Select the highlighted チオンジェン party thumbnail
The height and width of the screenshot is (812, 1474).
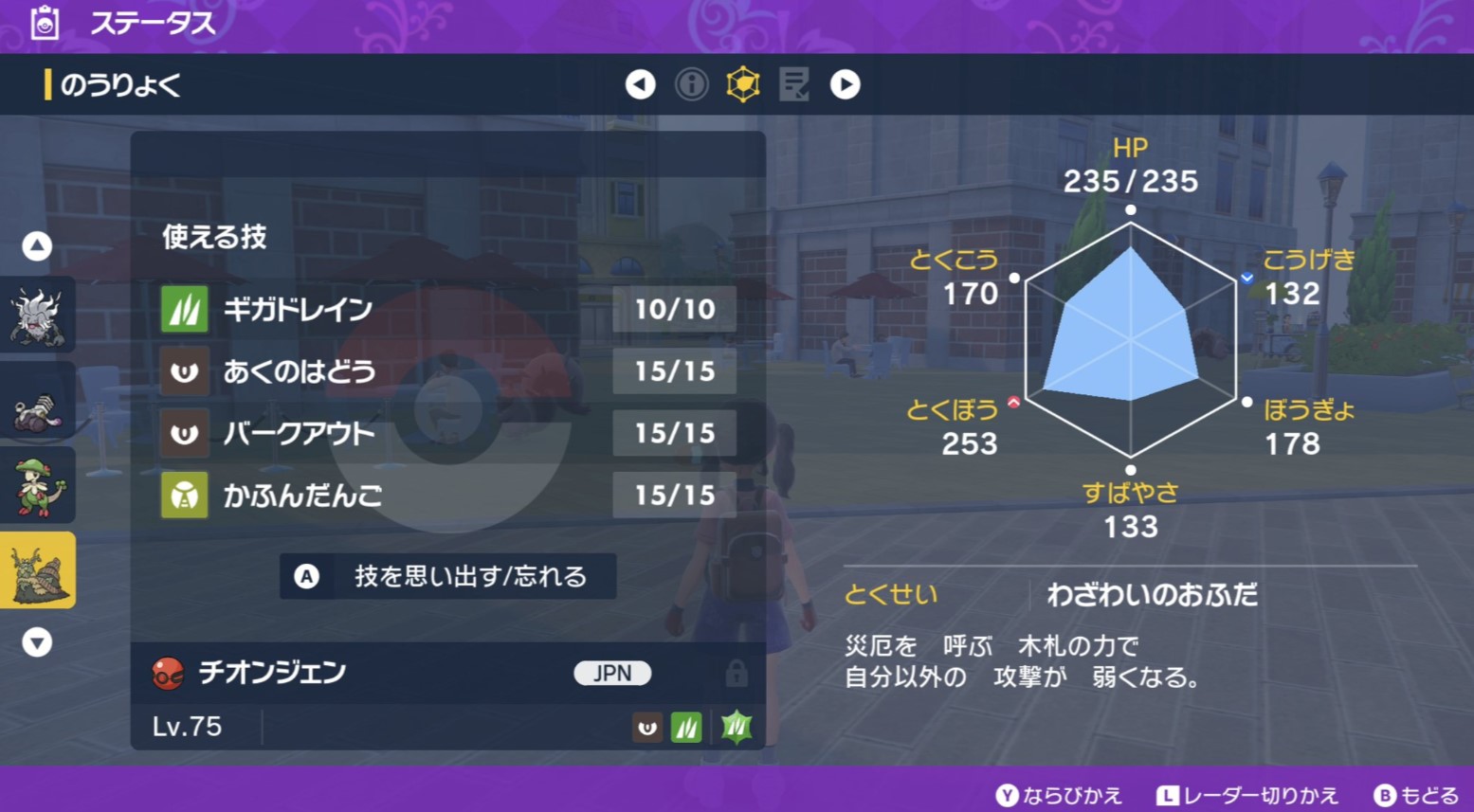click(x=37, y=570)
